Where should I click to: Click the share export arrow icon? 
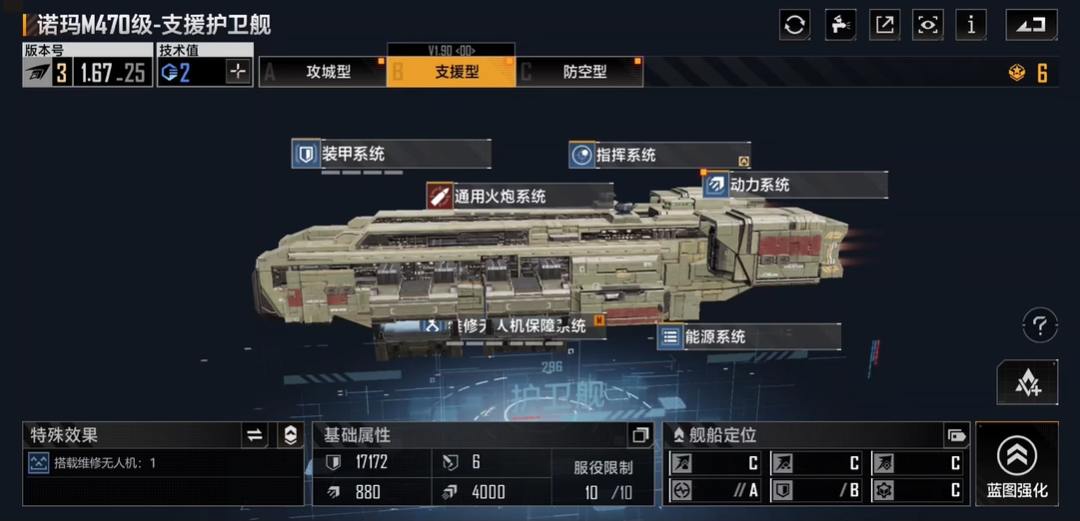tap(884, 25)
